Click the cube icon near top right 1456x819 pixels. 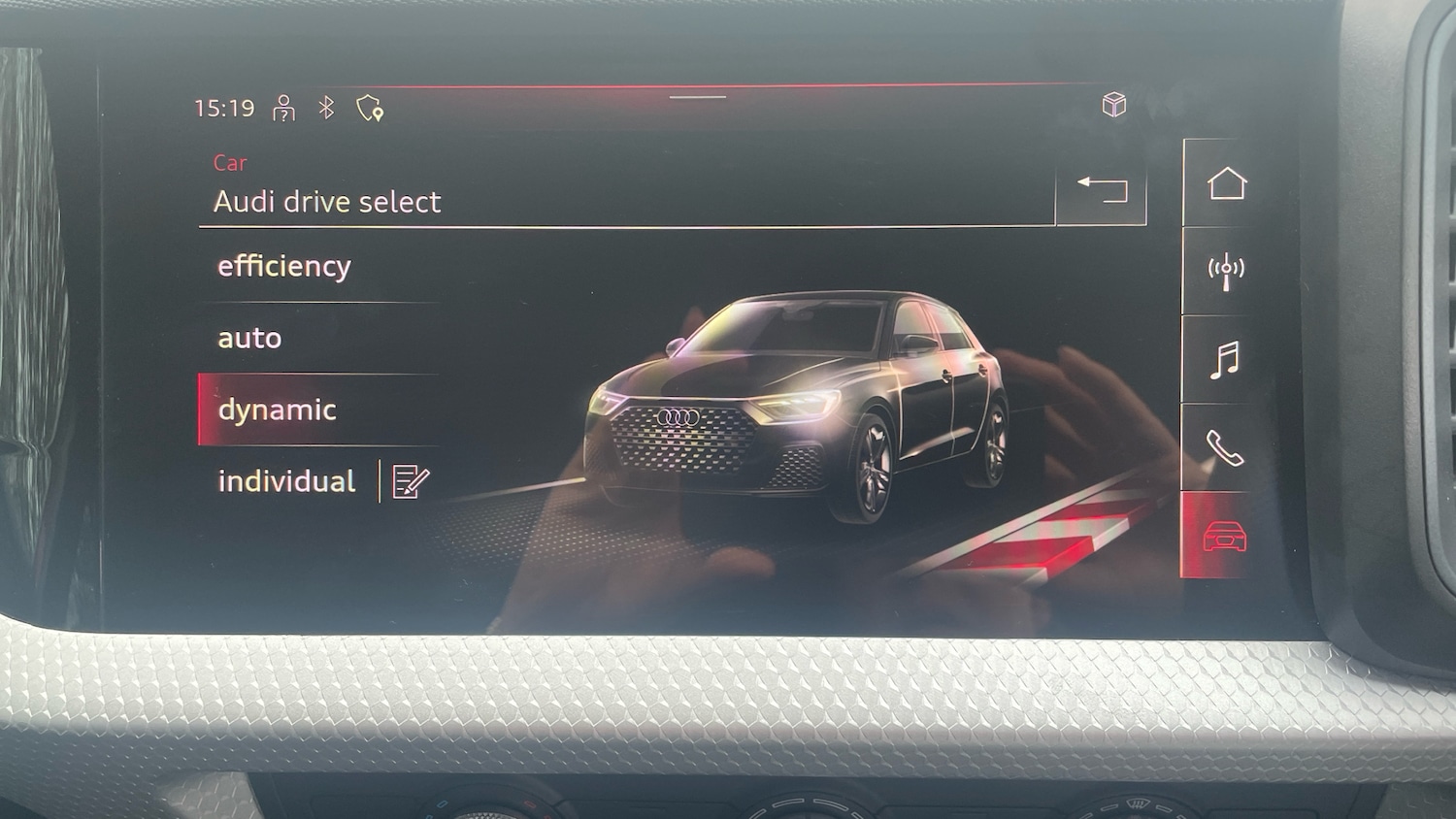(1114, 105)
